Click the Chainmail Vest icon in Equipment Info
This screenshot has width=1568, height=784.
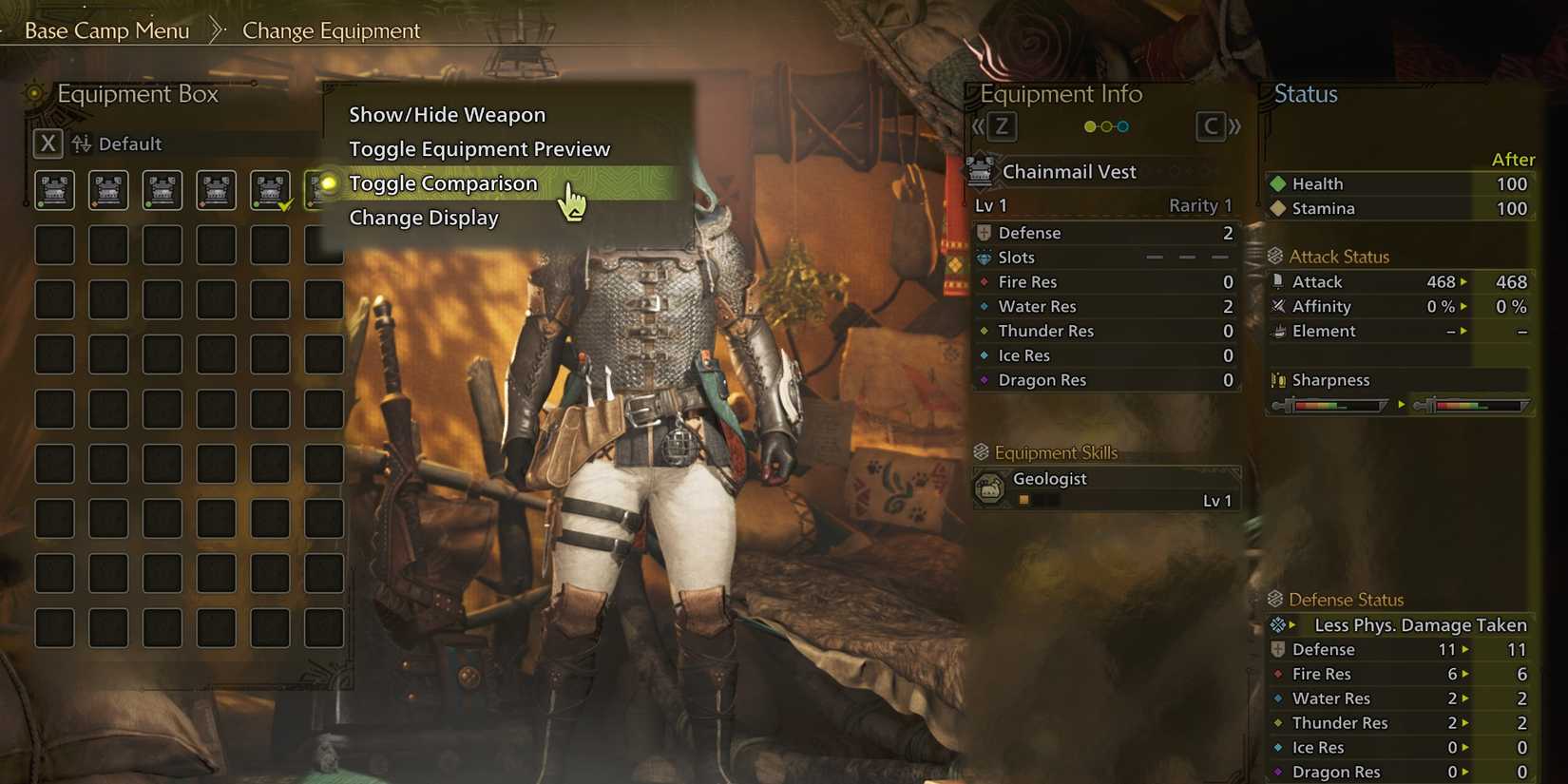pyautogui.click(x=981, y=171)
